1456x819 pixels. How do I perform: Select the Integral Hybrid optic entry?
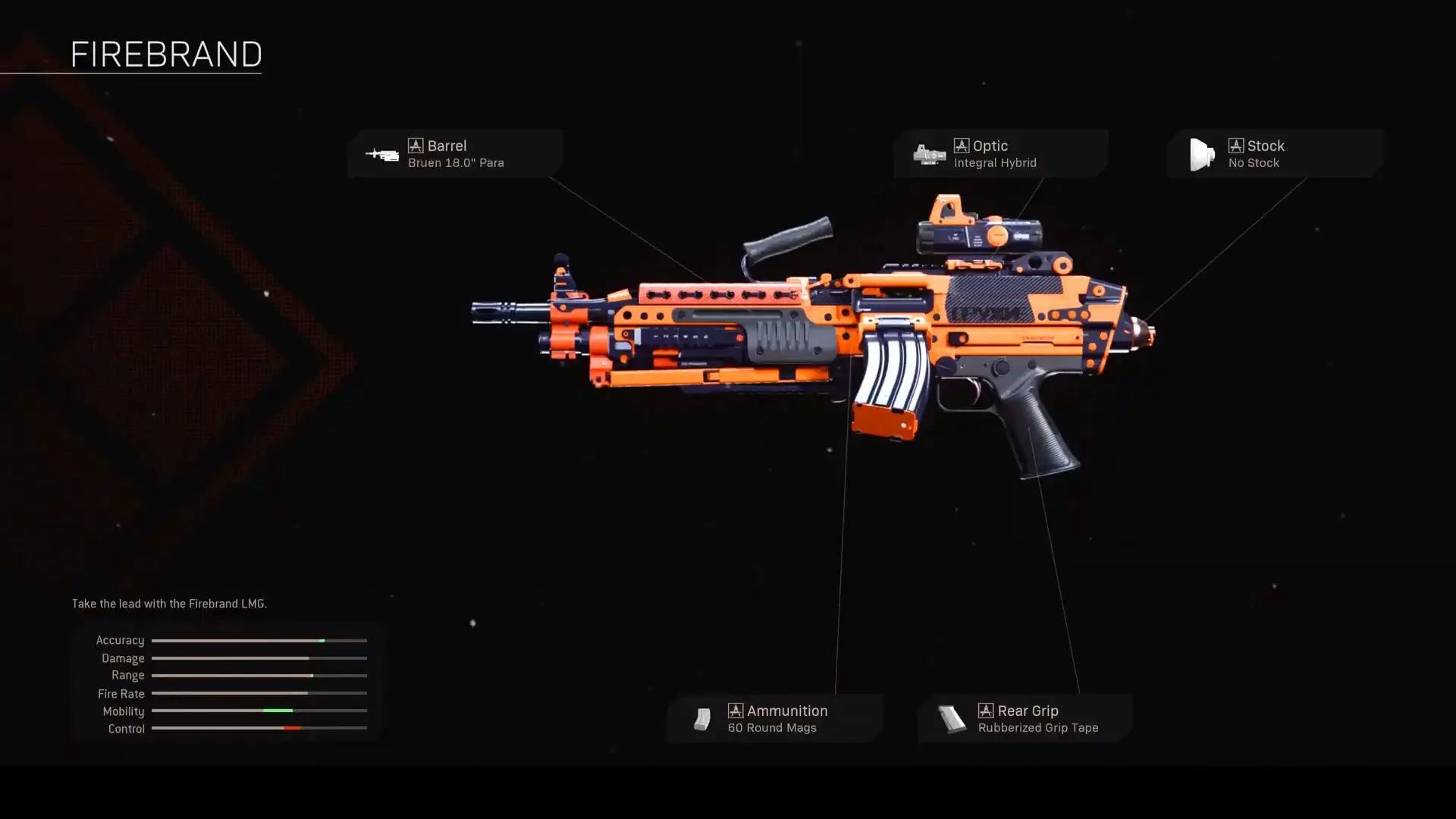tap(996, 162)
